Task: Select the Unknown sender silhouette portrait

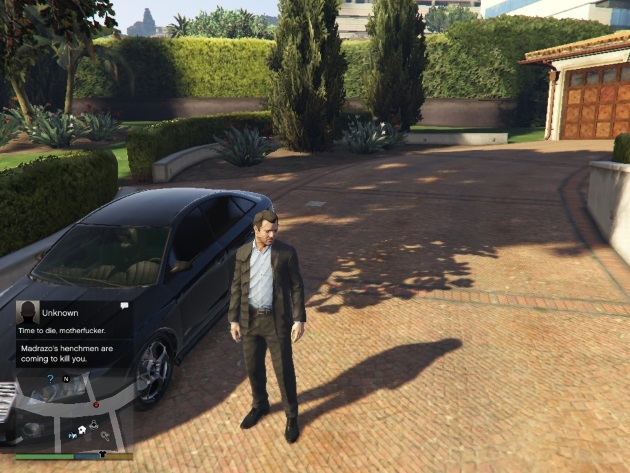Action: (x=28, y=312)
